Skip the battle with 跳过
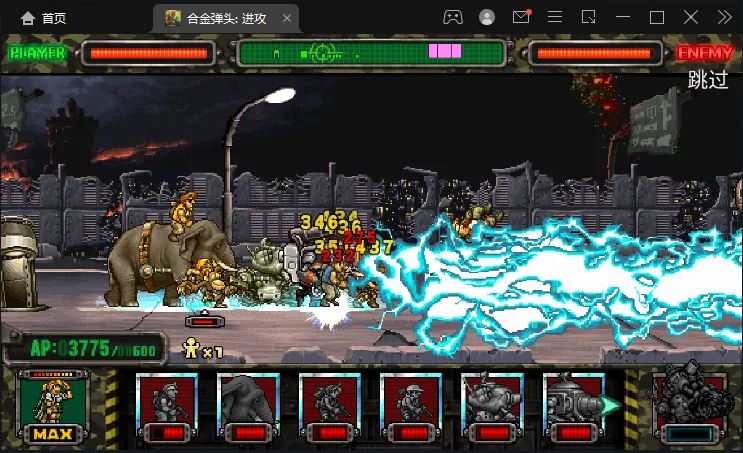Screen dimensions: 743x453 (708, 81)
